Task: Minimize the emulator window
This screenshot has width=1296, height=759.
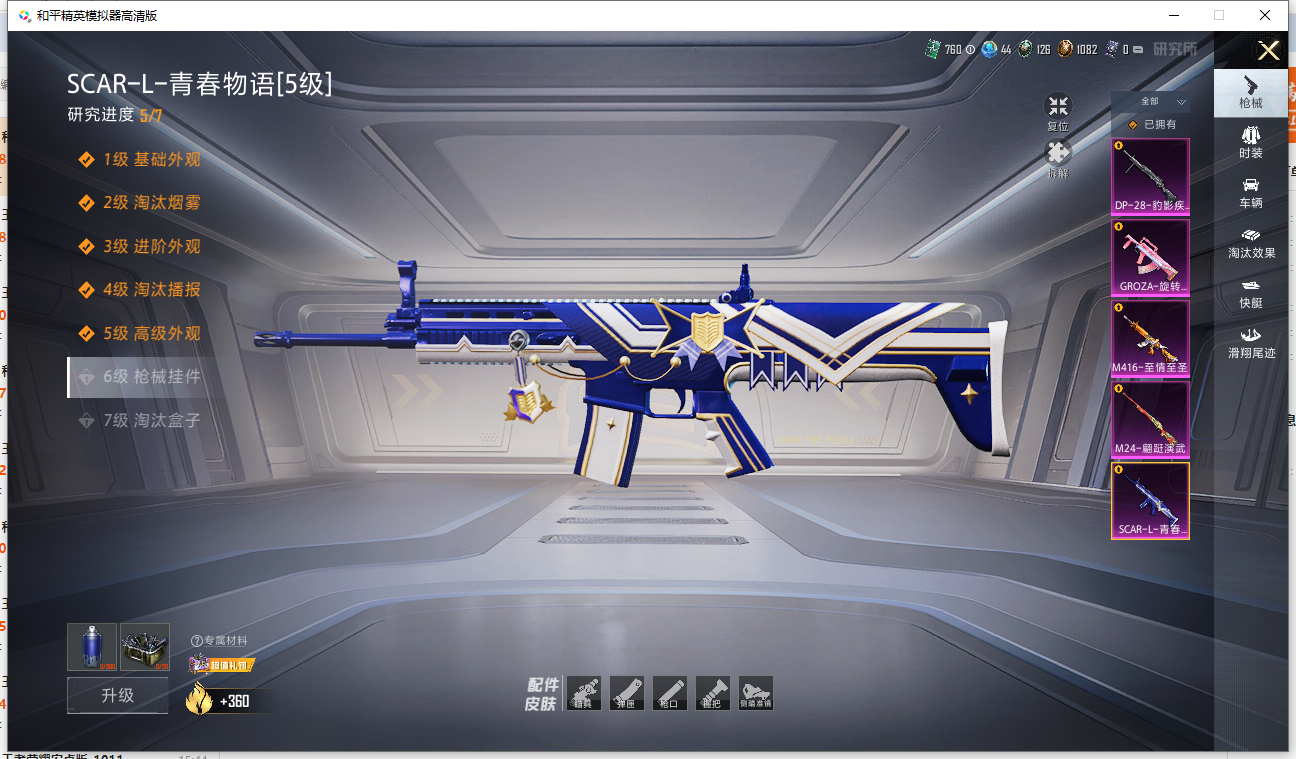Action: pos(1173,15)
